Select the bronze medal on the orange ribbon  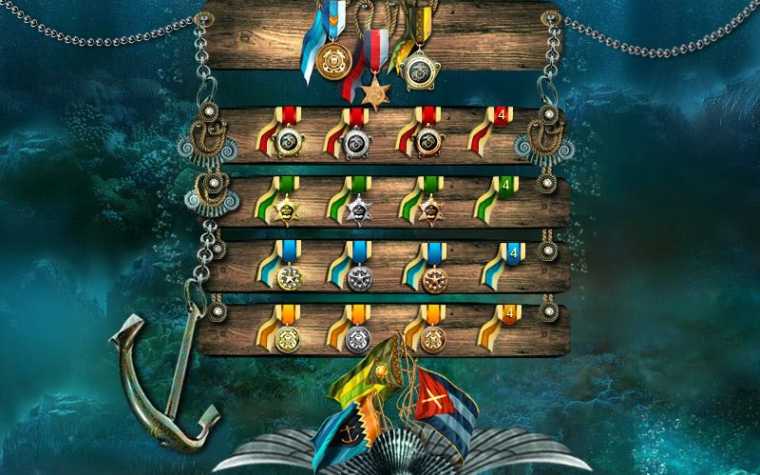pyautogui.click(x=432, y=338)
